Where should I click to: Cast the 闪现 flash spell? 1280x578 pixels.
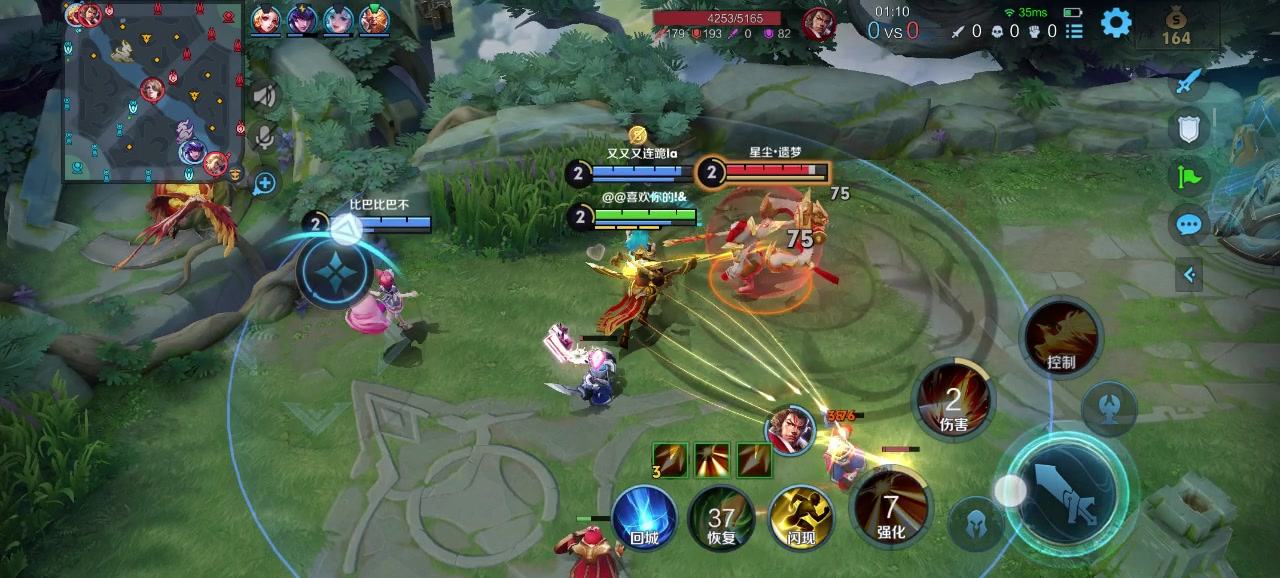click(x=802, y=519)
